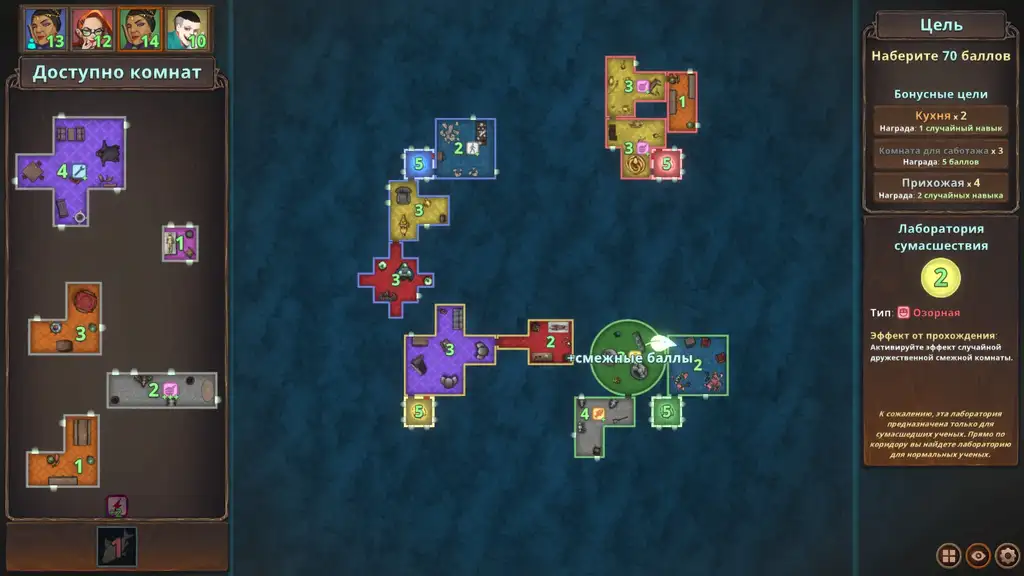
Task: Select the purple placed room worth 3
Action: pyautogui.click(x=445, y=352)
